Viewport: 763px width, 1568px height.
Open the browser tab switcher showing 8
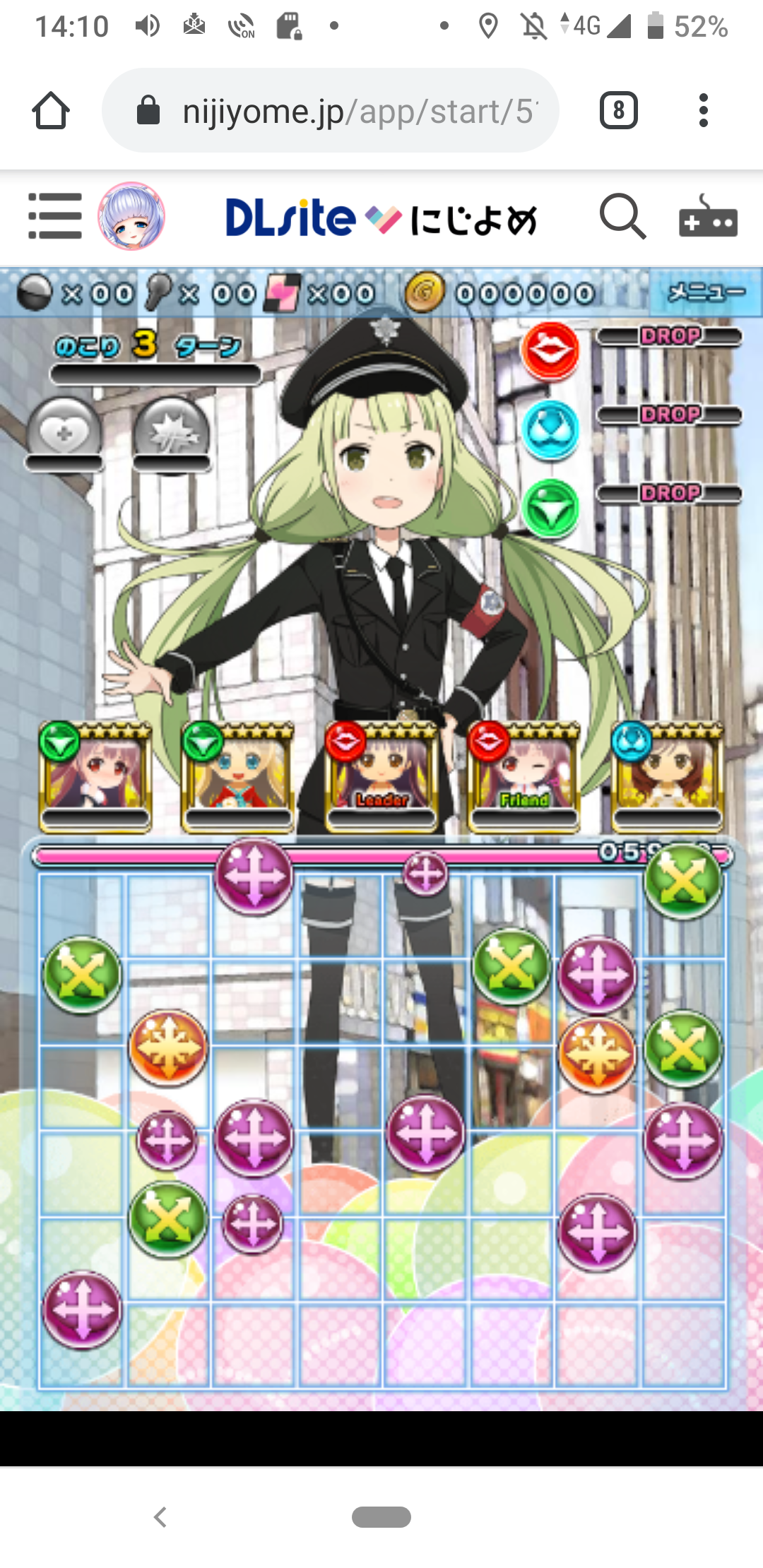click(618, 111)
